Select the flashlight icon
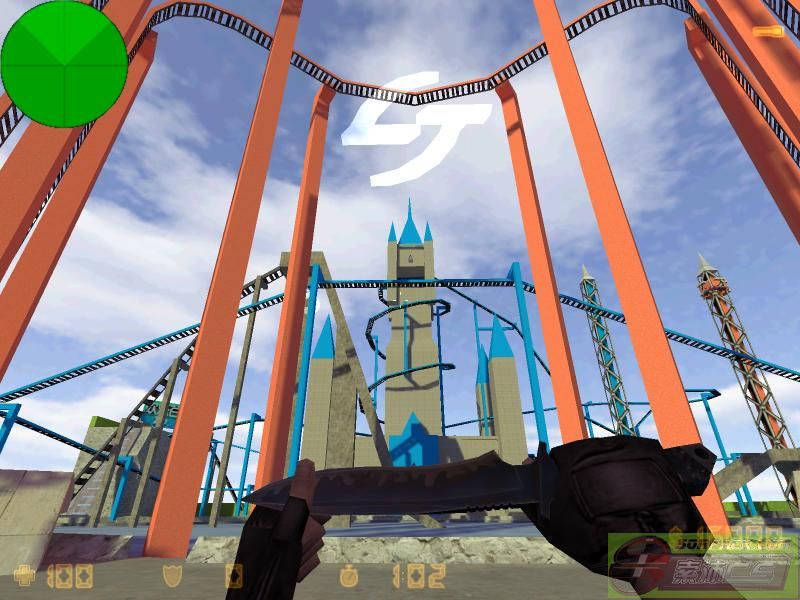The width and height of the screenshot is (800, 600). tap(768, 33)
